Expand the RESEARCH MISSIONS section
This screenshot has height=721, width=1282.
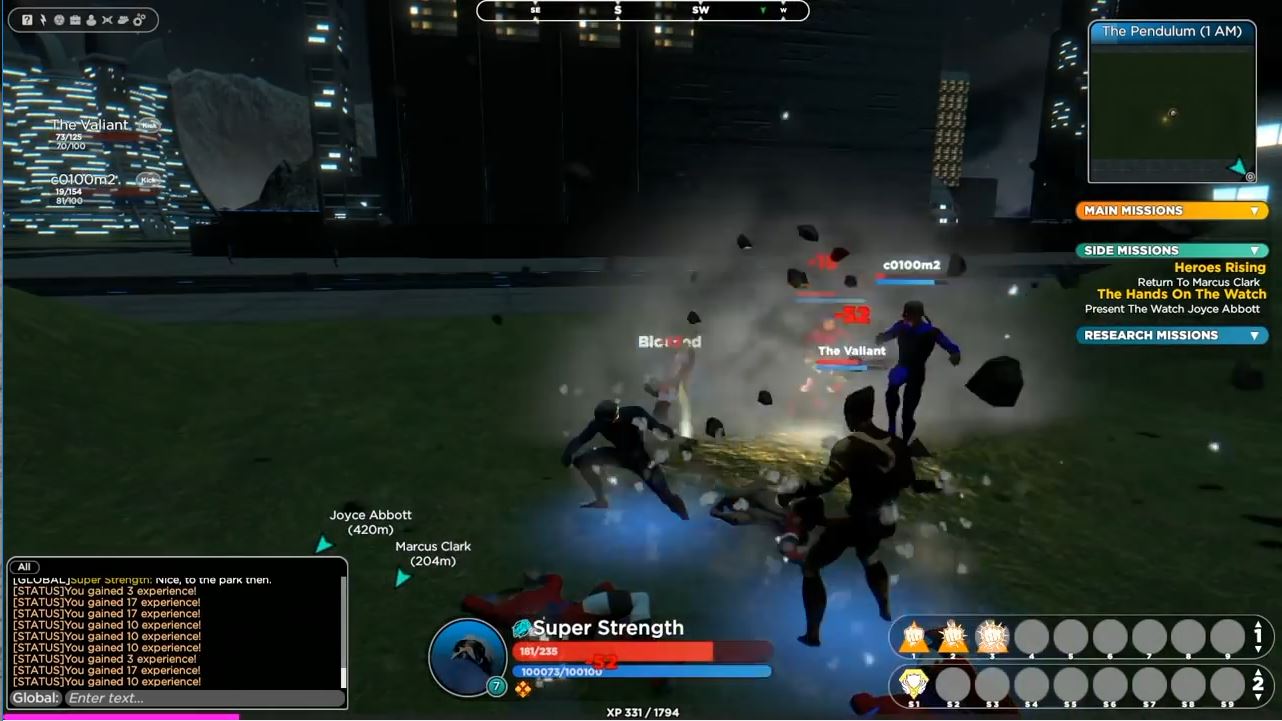click(x=1170, y=335)
